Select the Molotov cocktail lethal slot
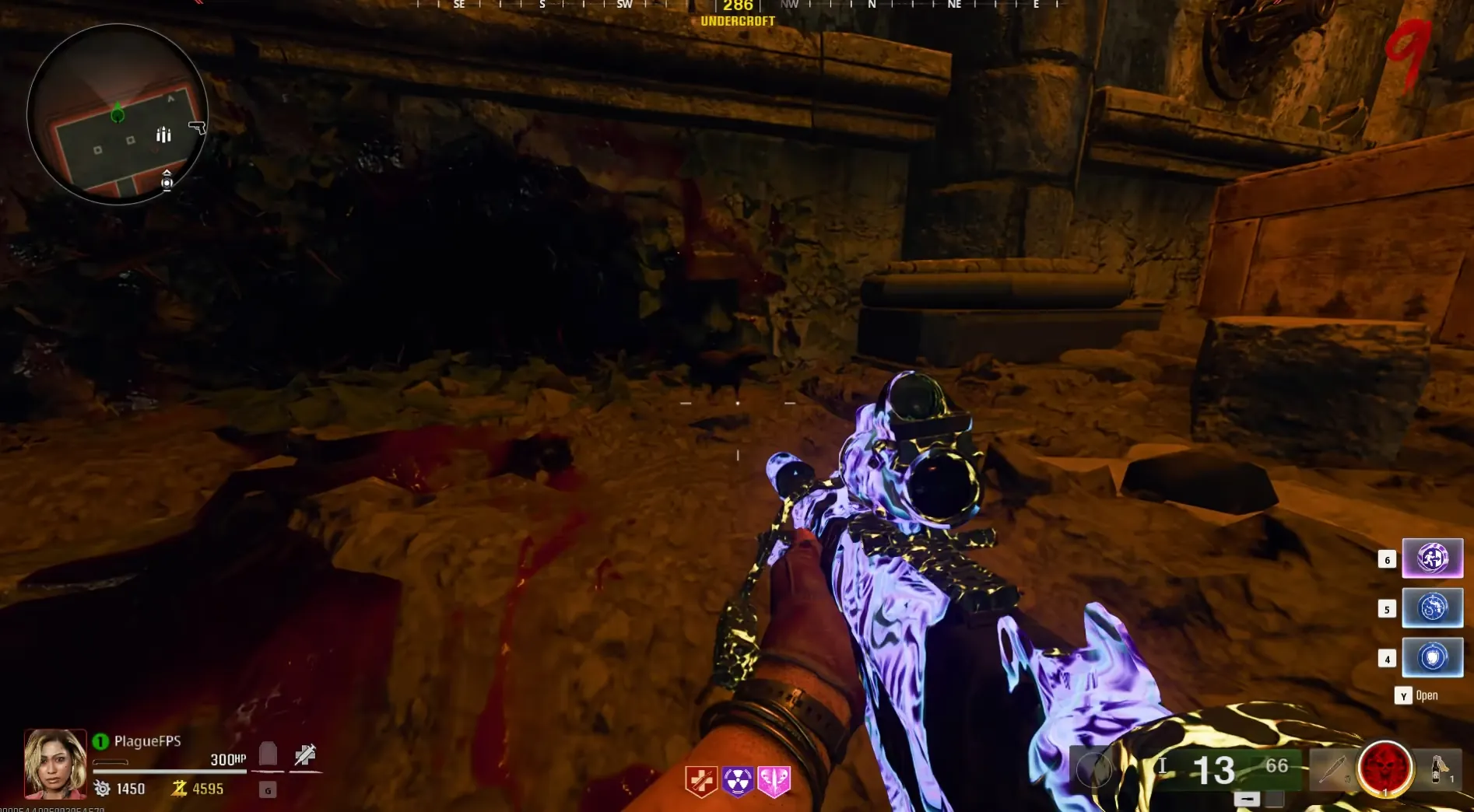The image size is (1474, 812). point(1438,768)
